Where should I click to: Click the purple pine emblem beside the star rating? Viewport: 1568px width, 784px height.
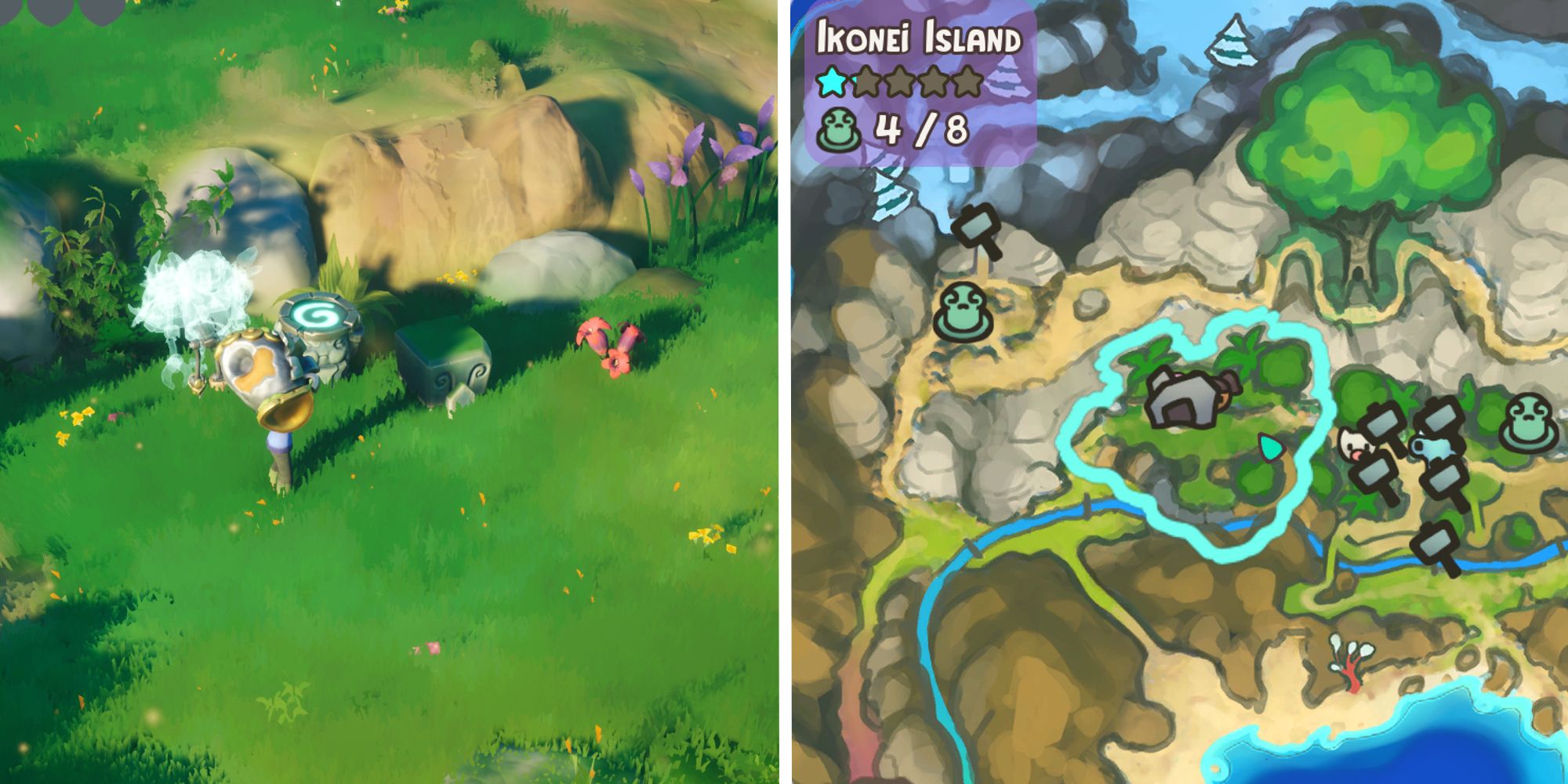(1009, 78)
